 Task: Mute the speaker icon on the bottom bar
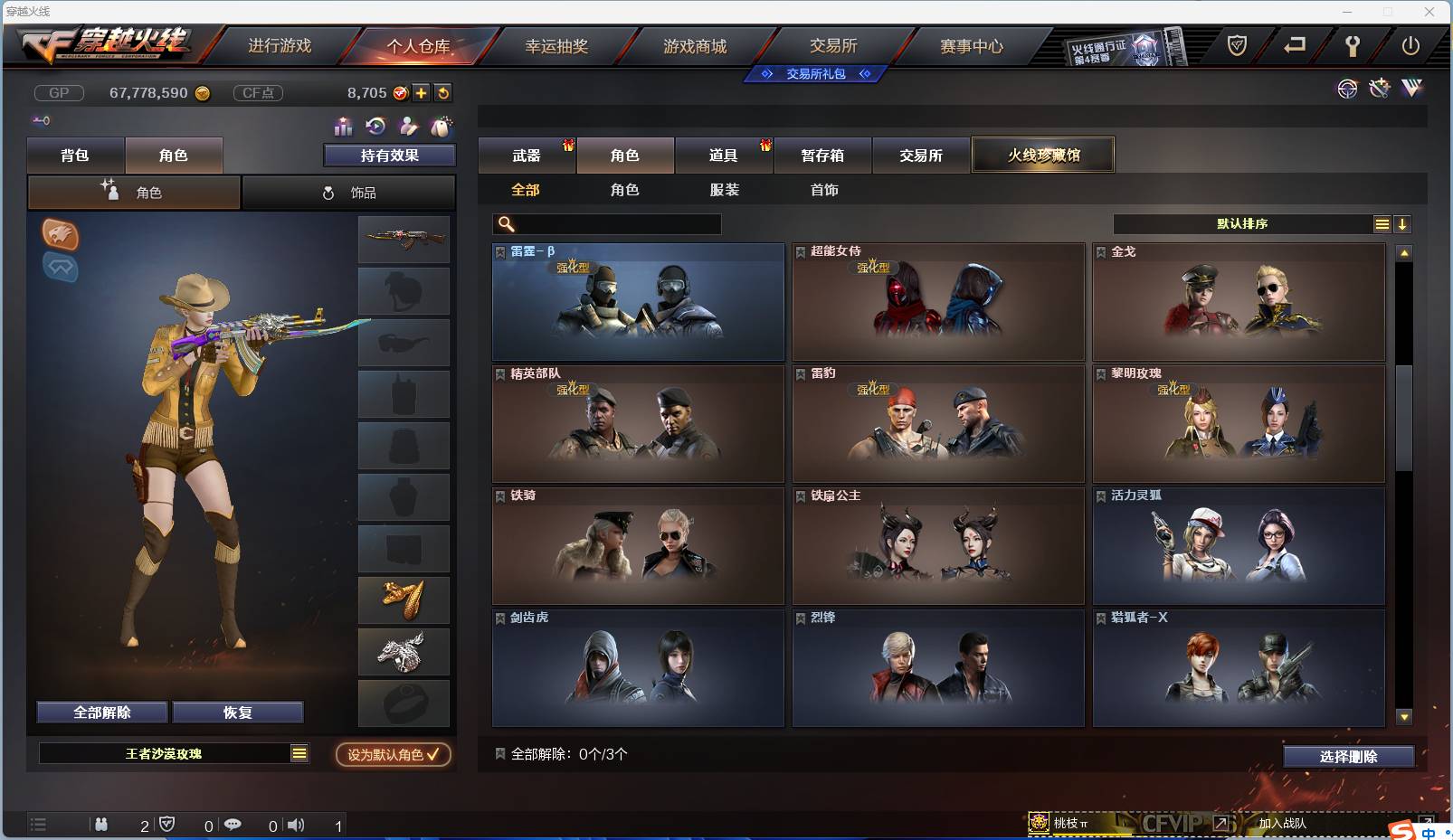click(x=297, y=825)
